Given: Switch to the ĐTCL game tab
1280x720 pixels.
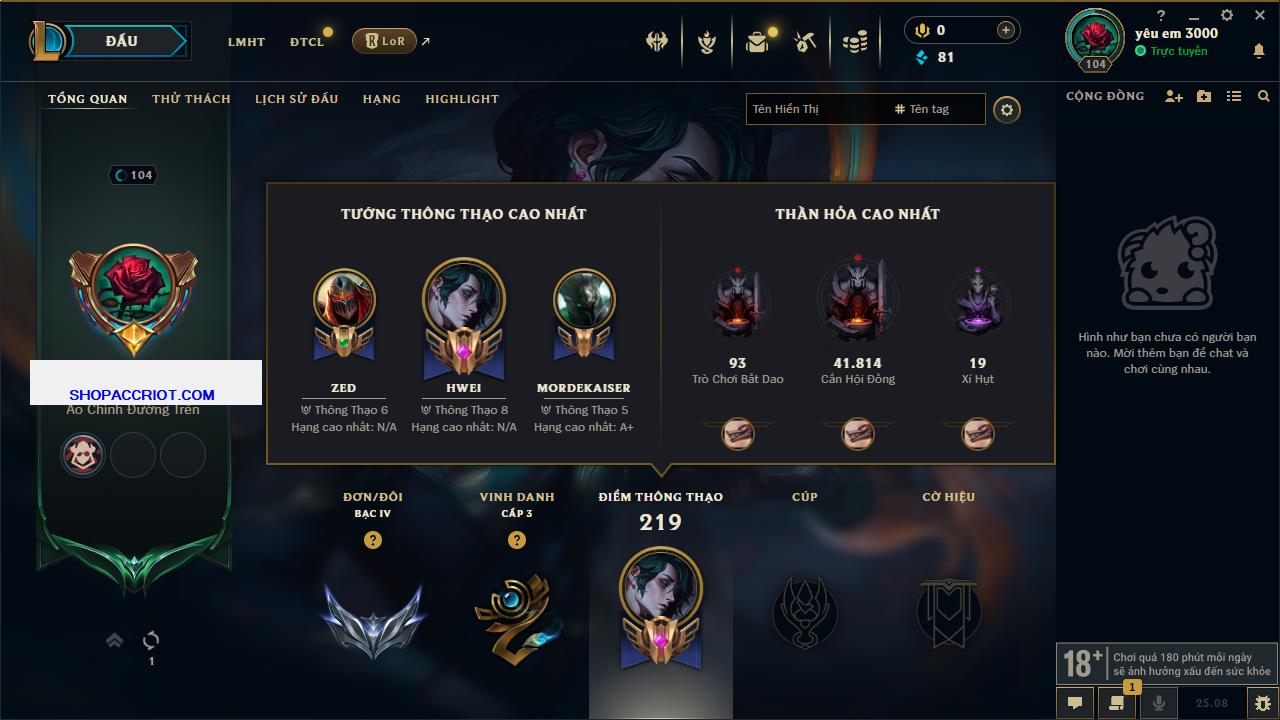Looking at the screenshot, I should coord(307,42).
